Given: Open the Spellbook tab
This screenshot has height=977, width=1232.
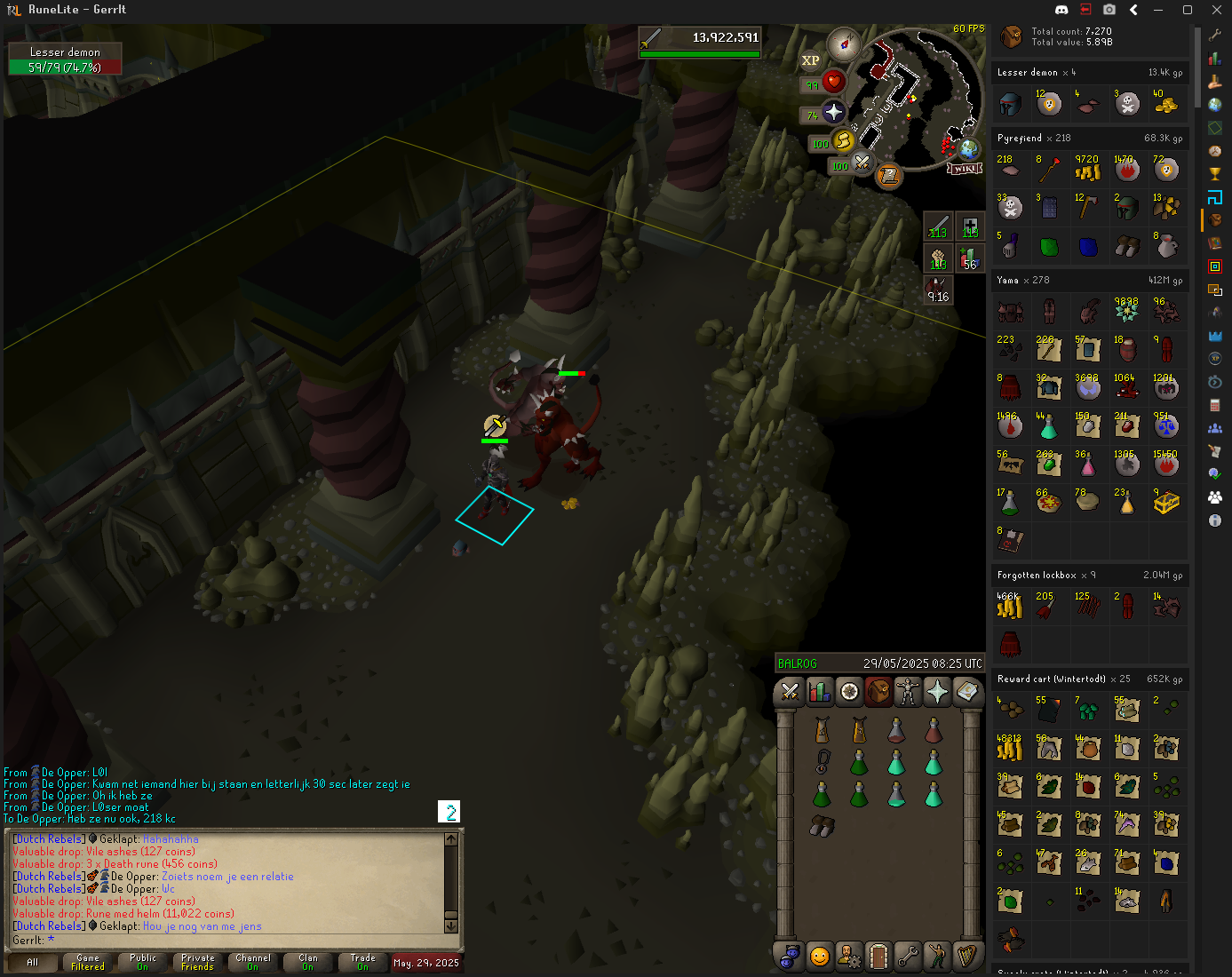Looking at the screenshot, I should (x=966, y=691).
